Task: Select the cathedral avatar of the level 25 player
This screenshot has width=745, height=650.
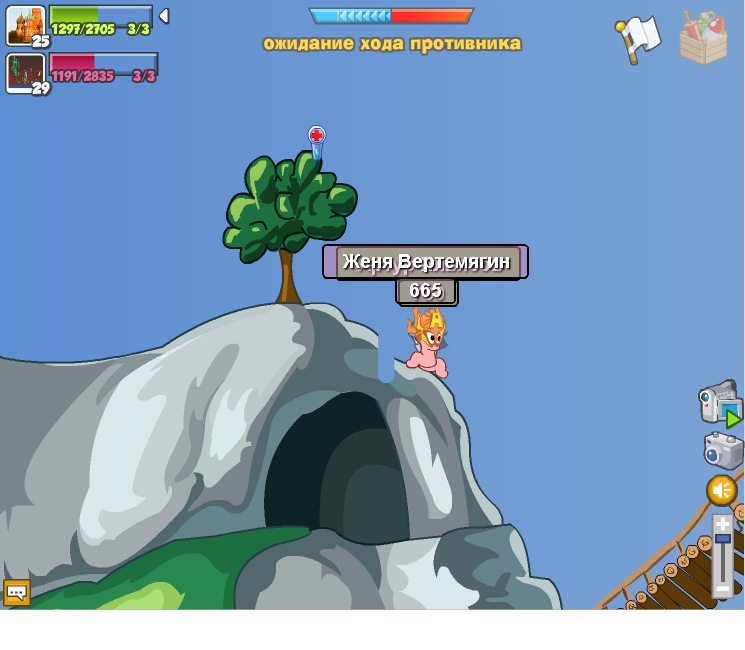Action: pyautogui.click(x=24, y=24)
